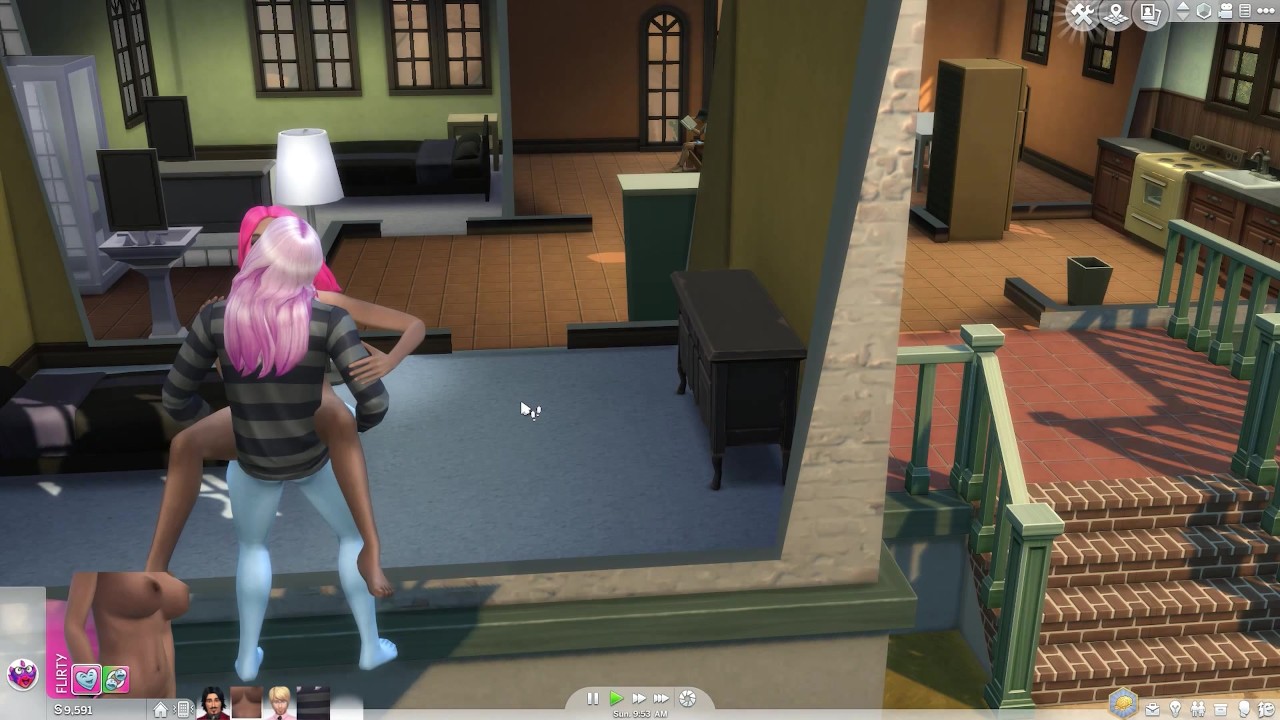
Task: Expand the options menu via the three dots
Action: (x=1266, y=11)
